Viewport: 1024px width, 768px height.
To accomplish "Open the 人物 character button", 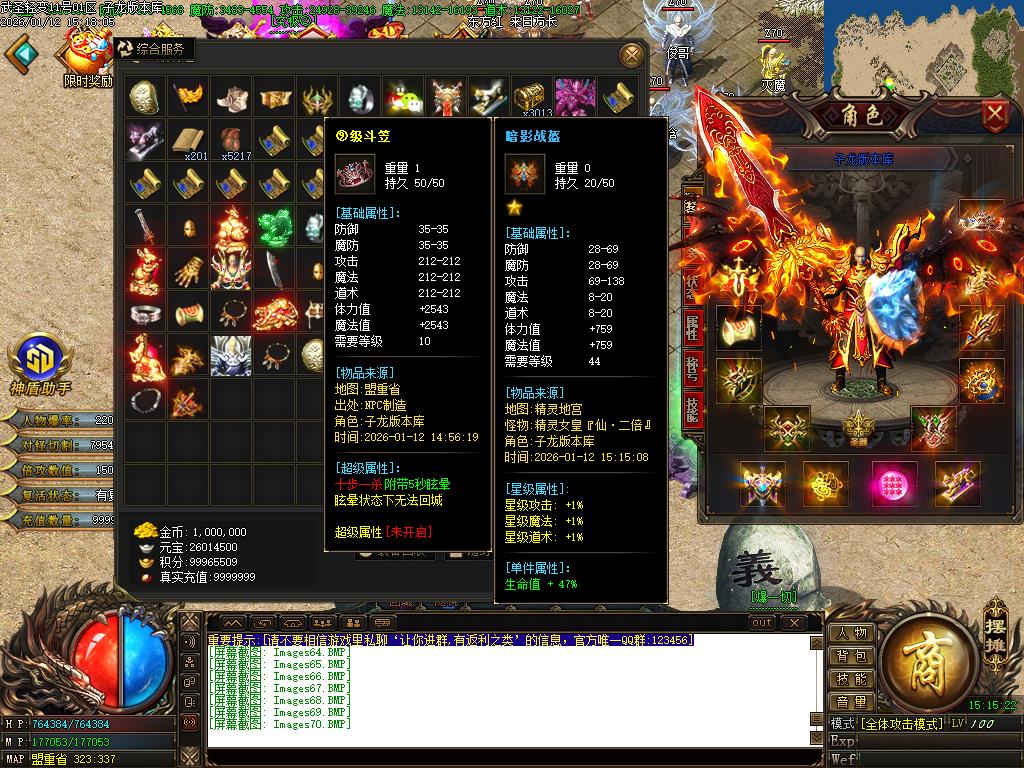I will [851, 633].
